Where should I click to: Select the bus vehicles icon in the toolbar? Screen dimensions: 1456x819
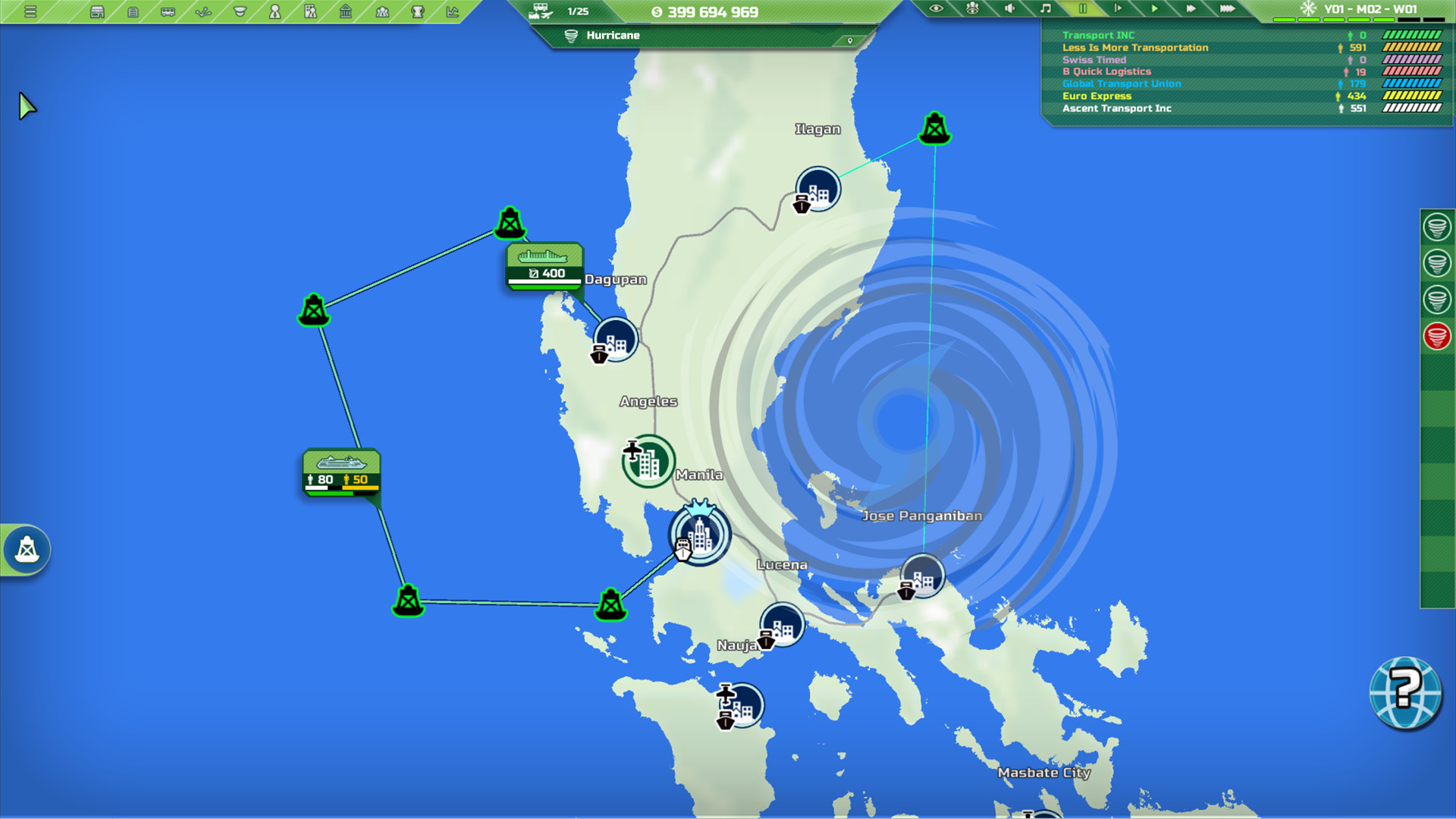168,12
